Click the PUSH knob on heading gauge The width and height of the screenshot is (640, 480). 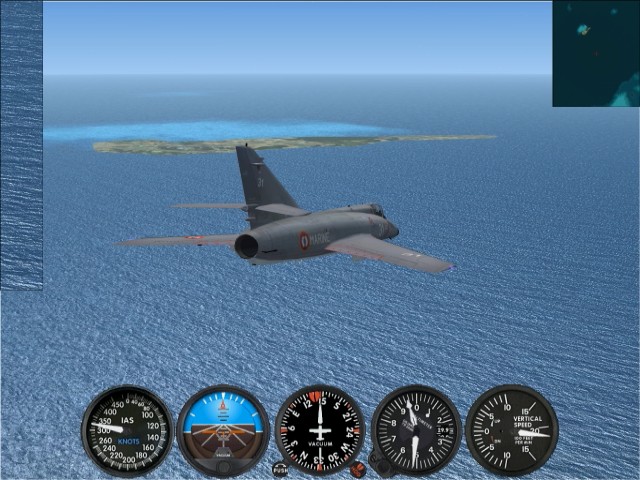click(x=280, y=468)
